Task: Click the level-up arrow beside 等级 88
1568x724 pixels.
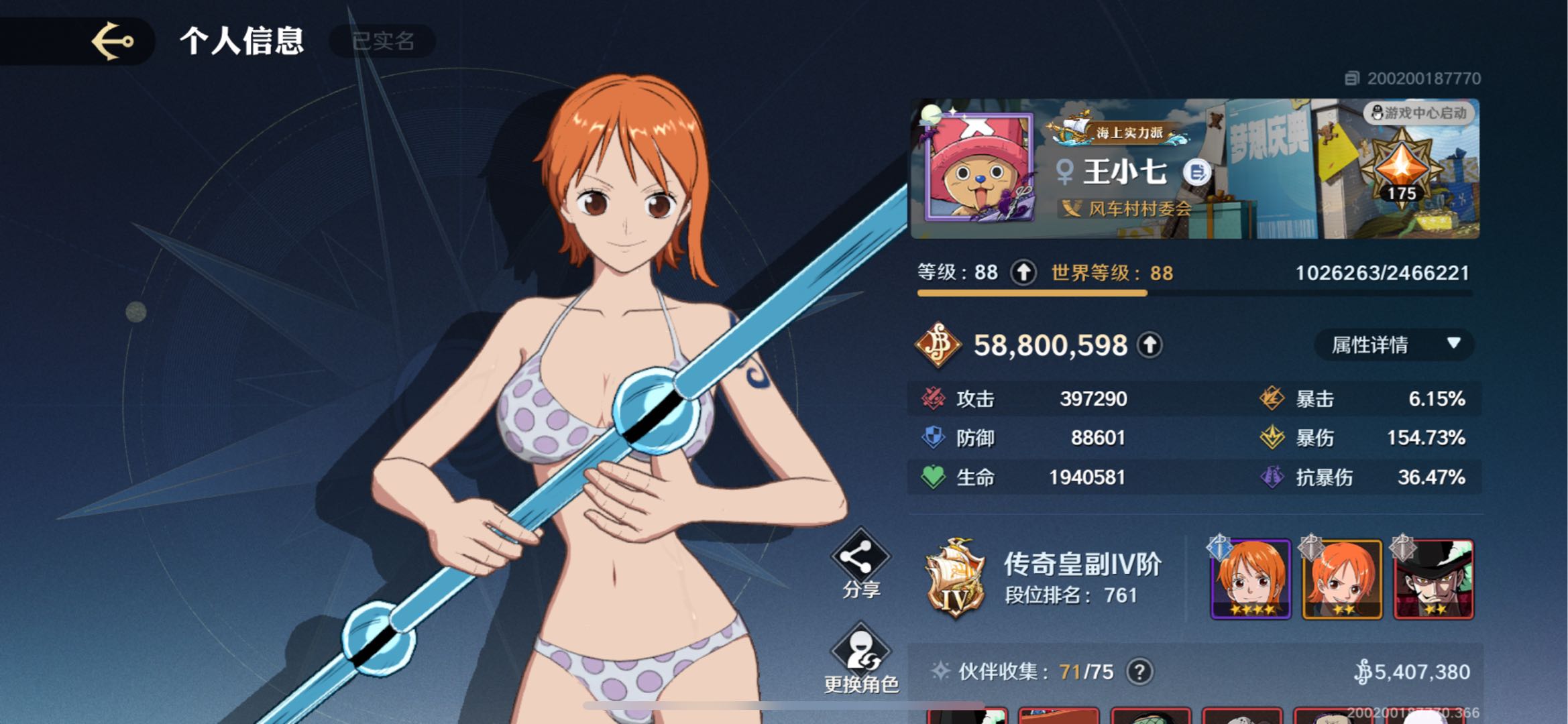Action: click(x=1023, y=272)
